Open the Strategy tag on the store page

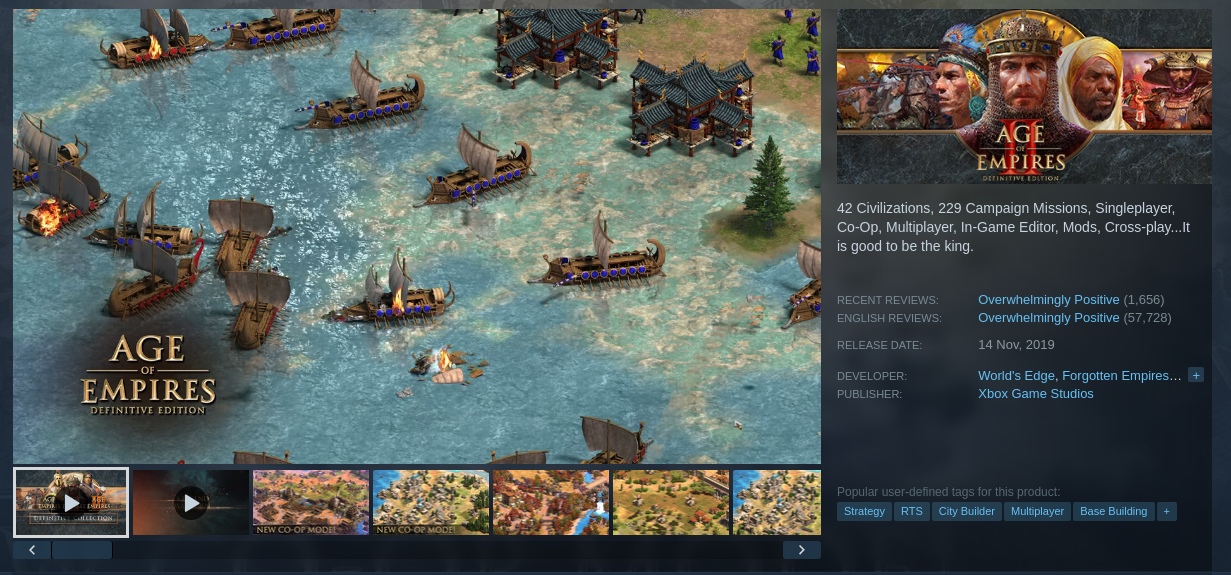(864, 511)
